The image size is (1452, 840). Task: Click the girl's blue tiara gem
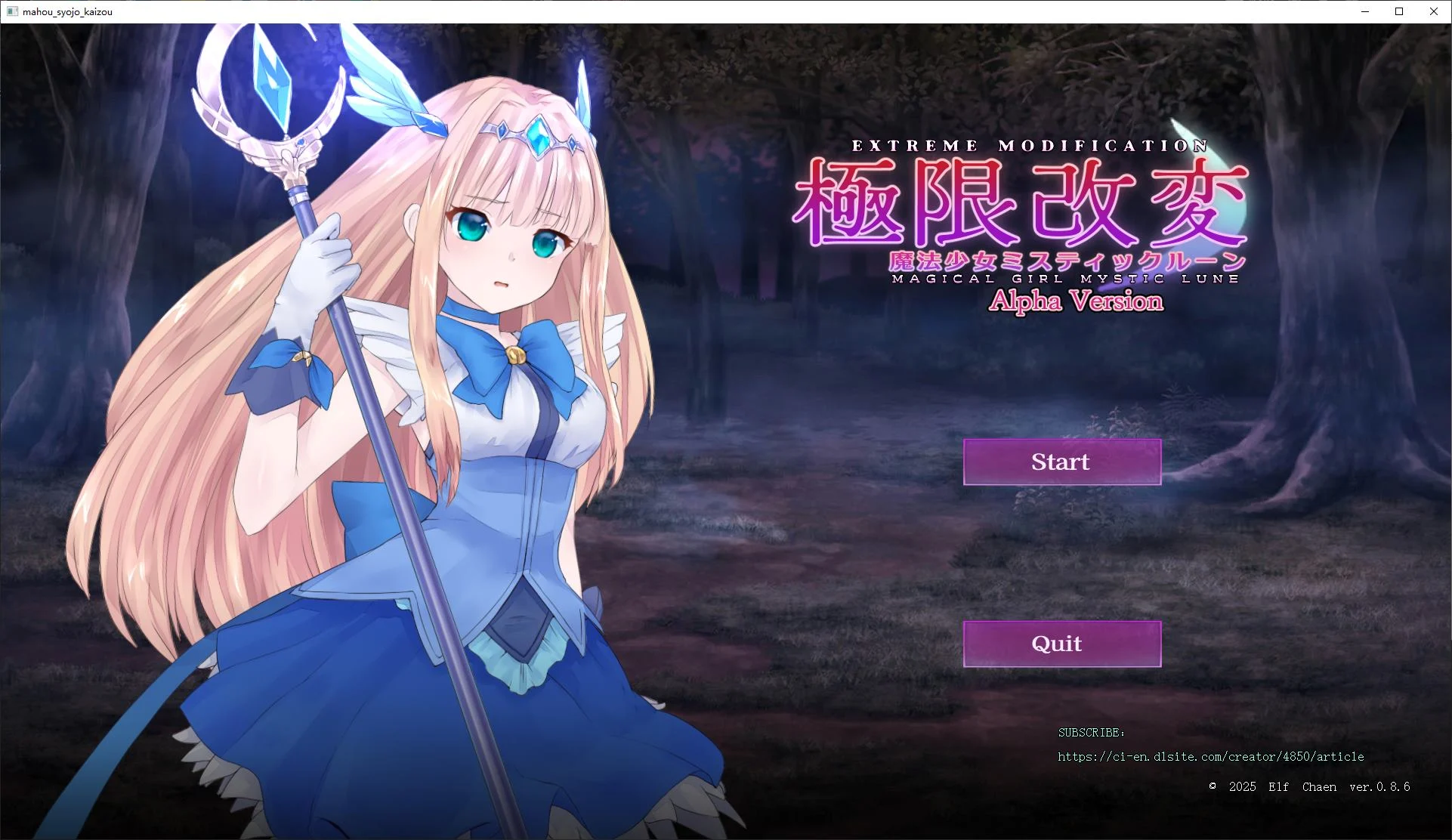pyautogui.click(x=539, y=137)
